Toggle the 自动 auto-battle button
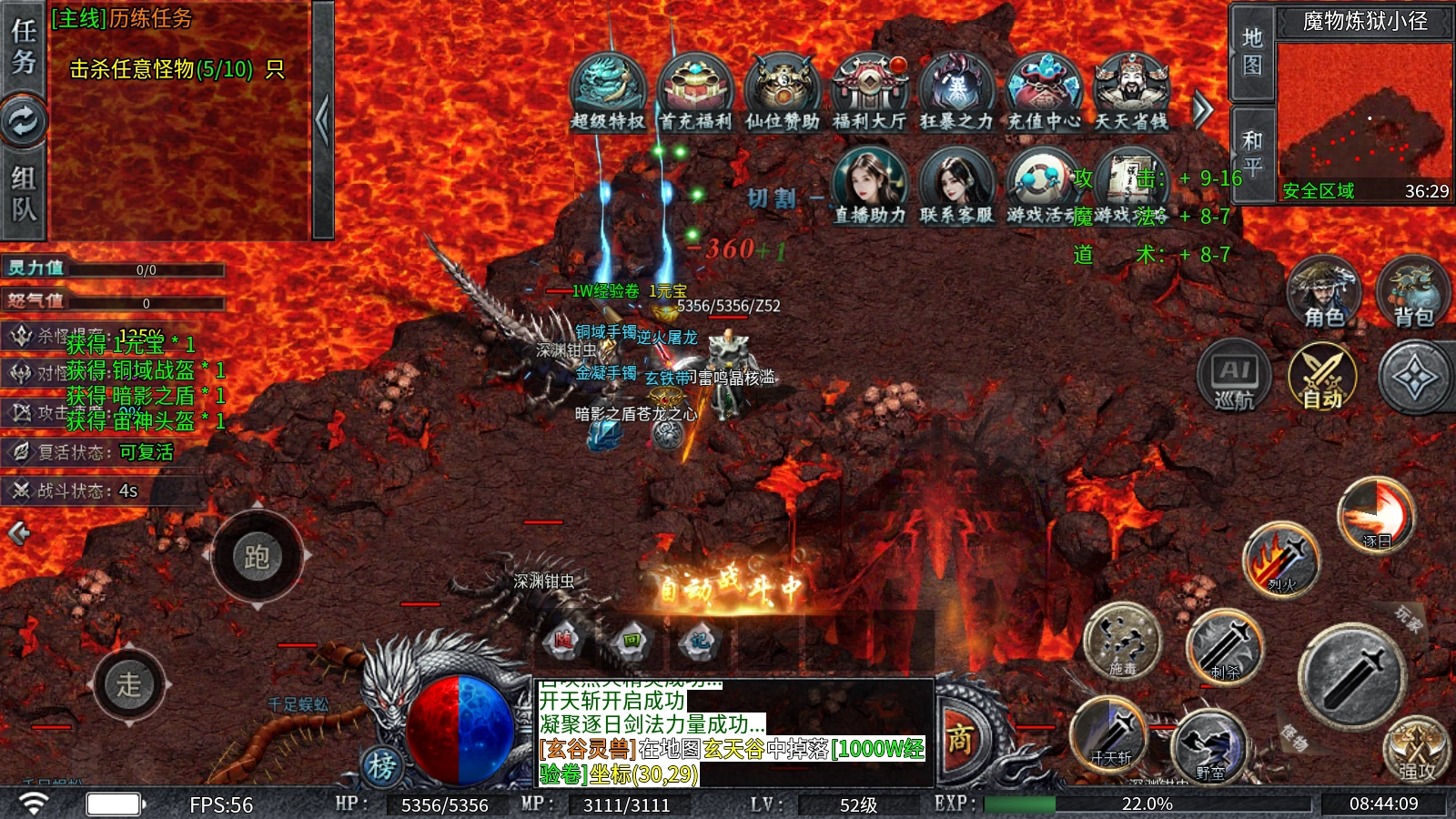Viewport: 1456px width, 819px height. click(x=1322, y=376)
